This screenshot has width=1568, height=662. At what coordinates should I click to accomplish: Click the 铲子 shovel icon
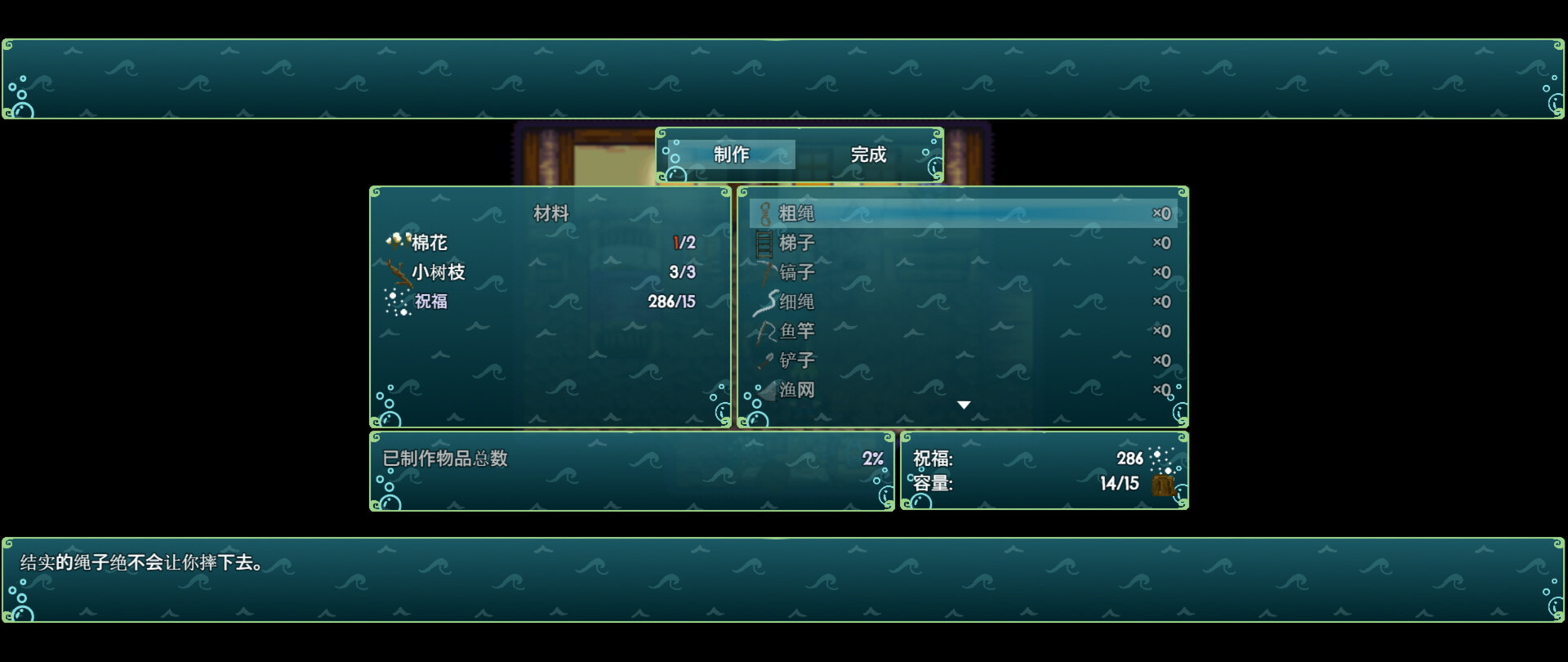pos(764,360)
